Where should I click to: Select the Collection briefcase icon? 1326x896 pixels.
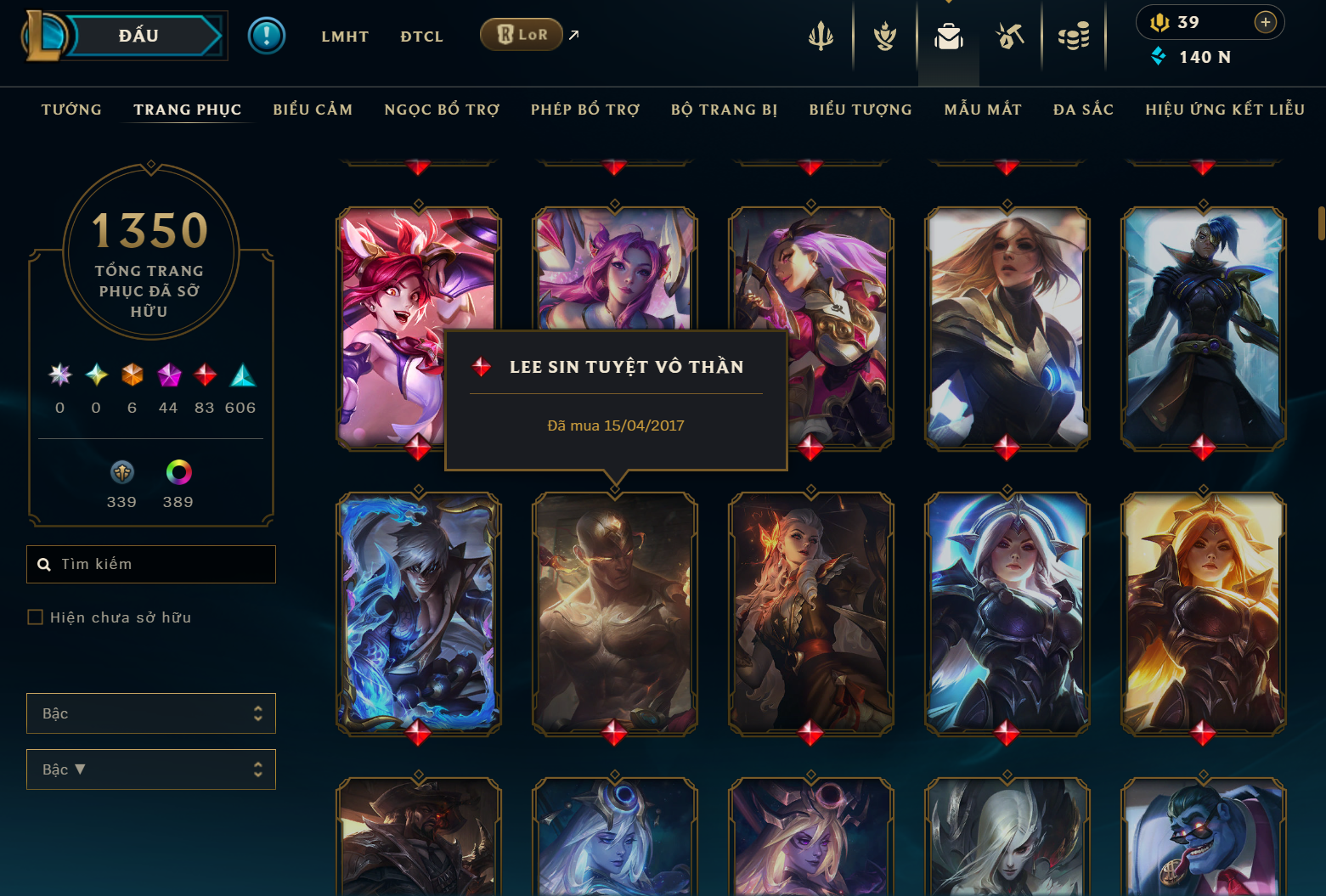948,36
